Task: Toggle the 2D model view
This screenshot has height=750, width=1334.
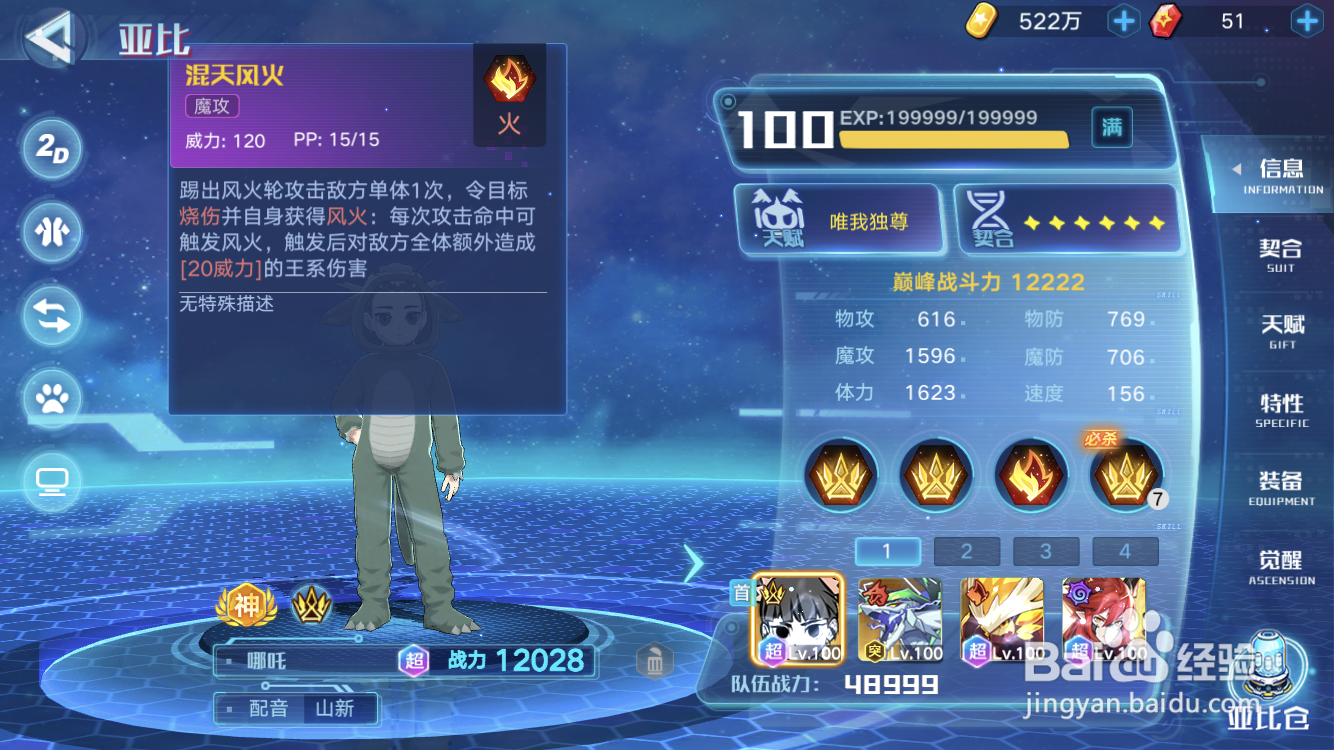Action: coord(52,149)
